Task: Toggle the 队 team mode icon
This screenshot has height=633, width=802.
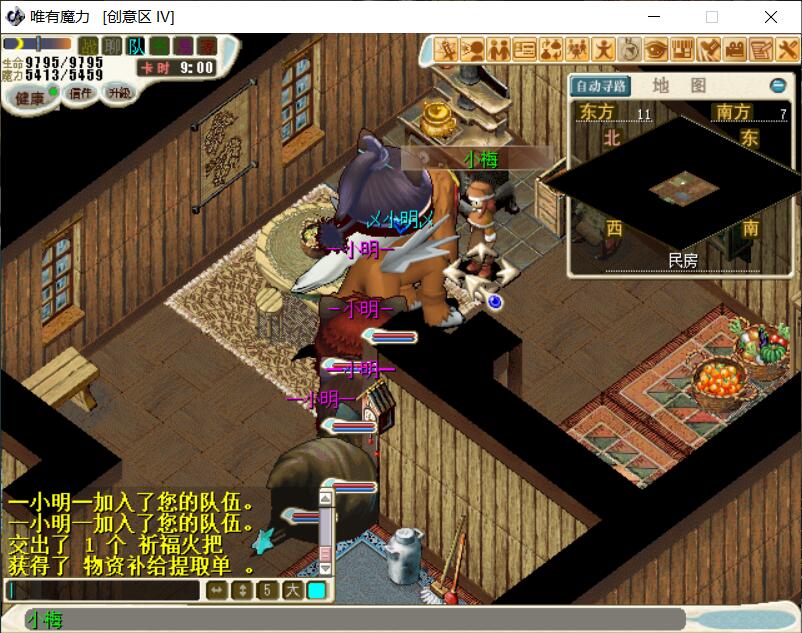Action: click(136, 45)
